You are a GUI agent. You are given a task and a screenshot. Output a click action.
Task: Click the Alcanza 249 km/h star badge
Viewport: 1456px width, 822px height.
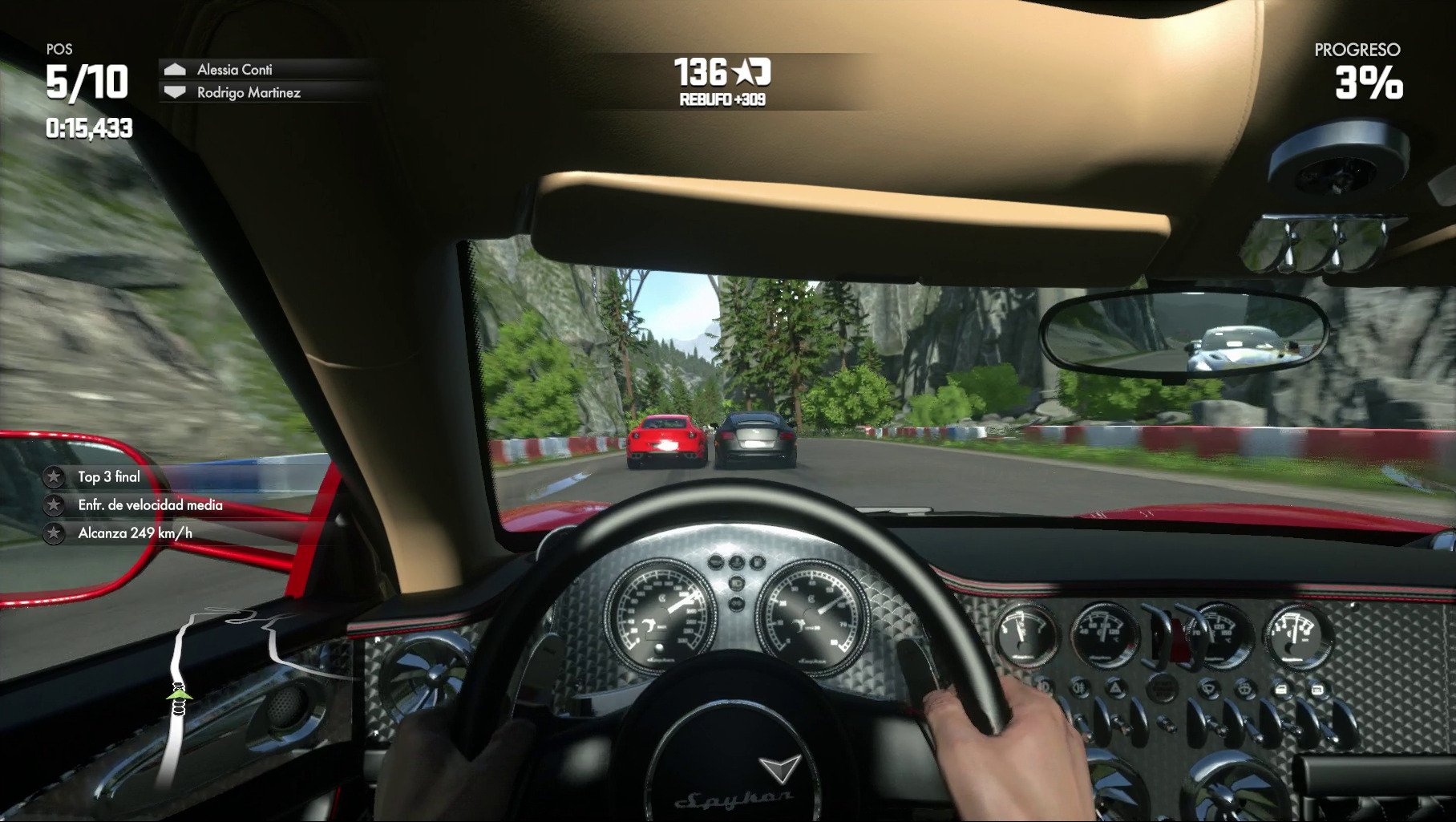[x=53, y=531]
